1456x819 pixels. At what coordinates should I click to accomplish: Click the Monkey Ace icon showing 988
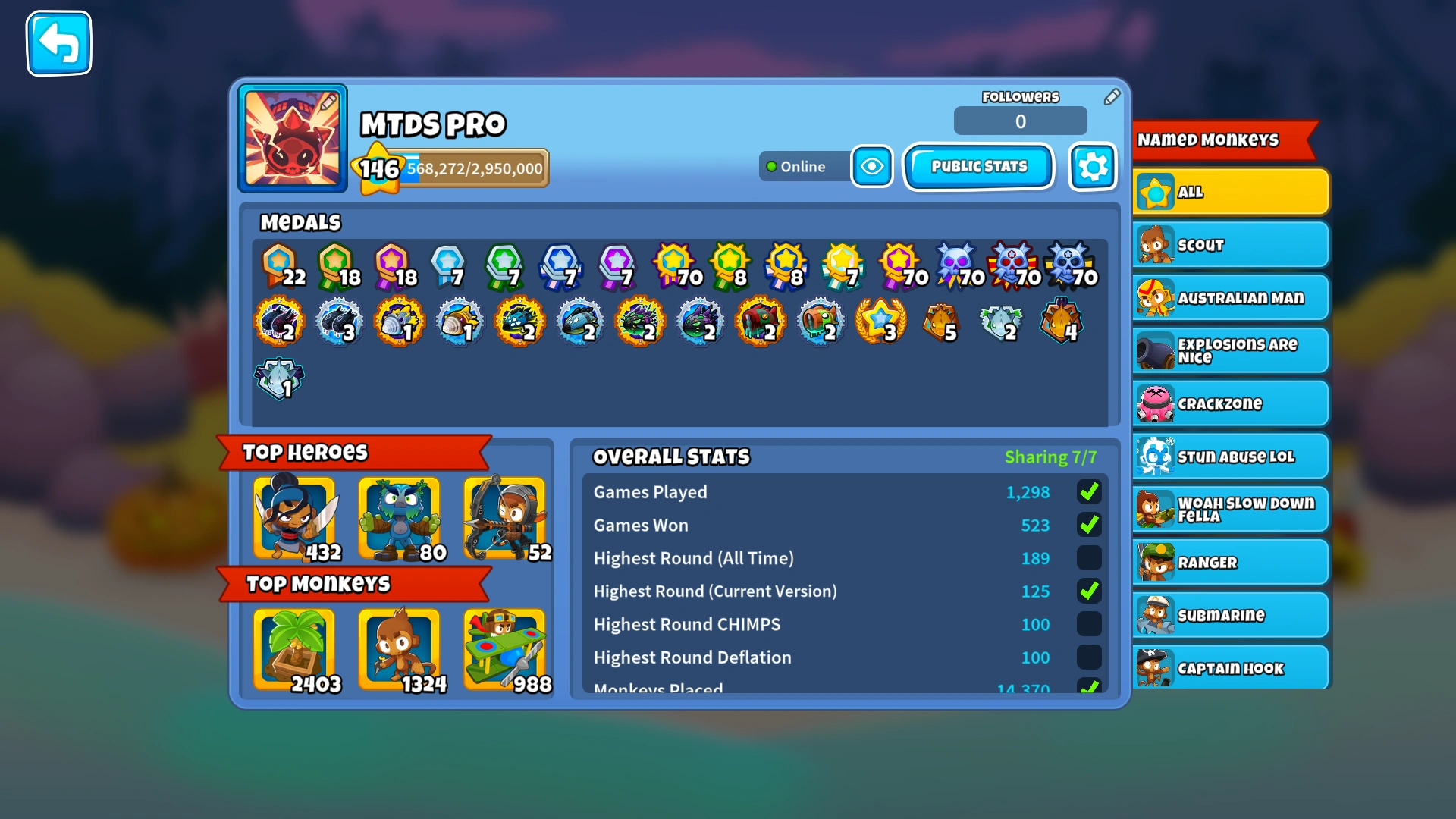click(505, 650)
